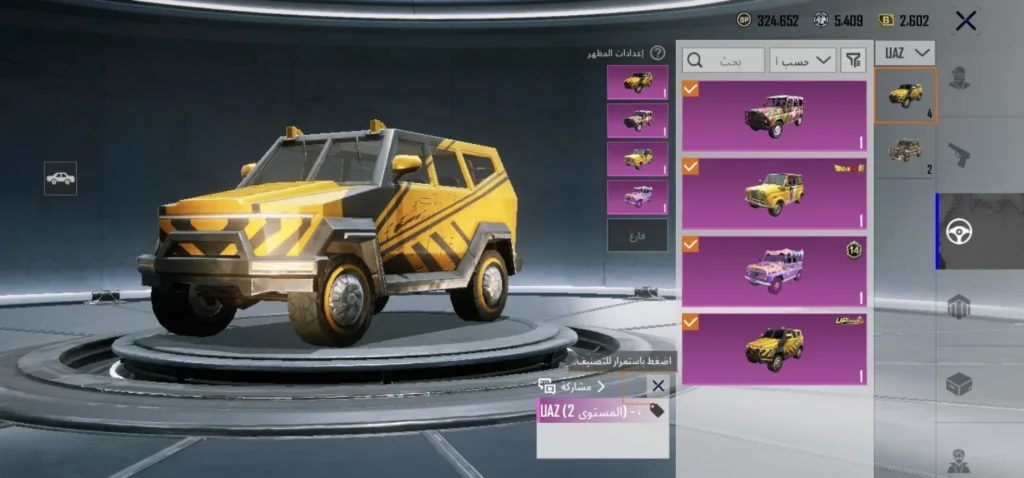Image resolution: width=1024 pixels, height=478 pixels.
Task: Open the box crate tab
Action: click(x=959, y=383)
